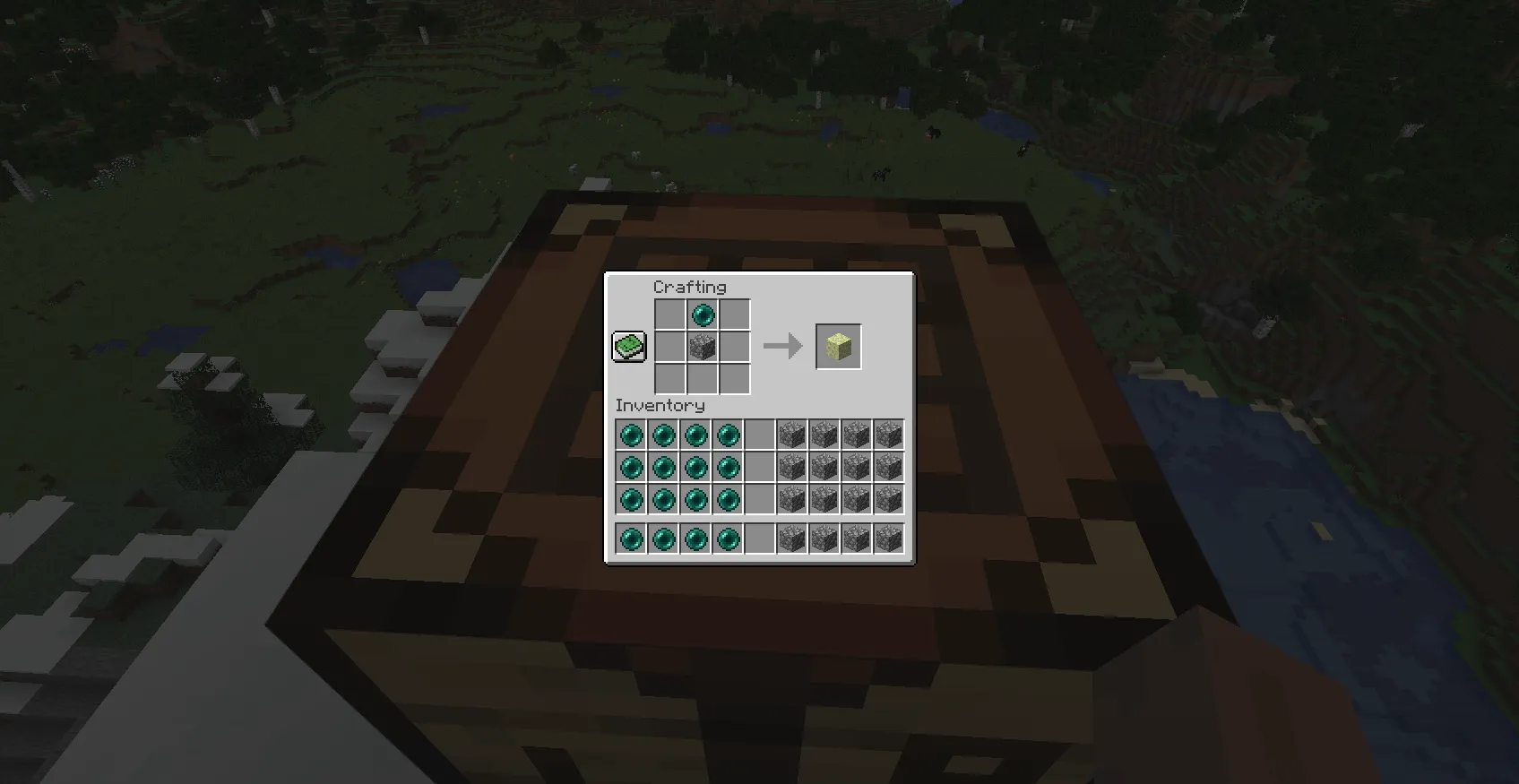Click the Inventory section label
Viewport: 1519px width, 784px height.
coord(660,405)
